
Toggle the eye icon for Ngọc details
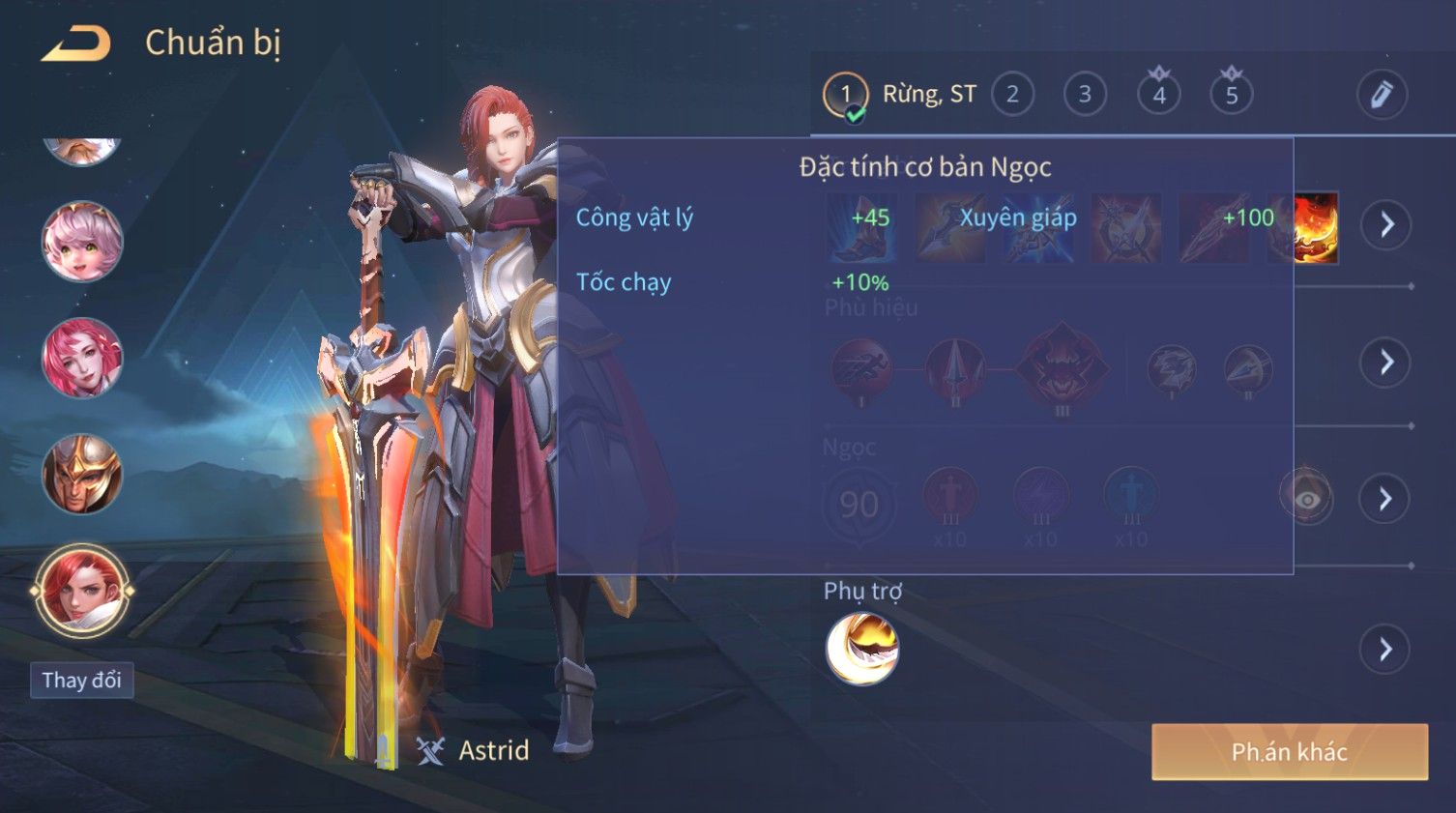1307,499
